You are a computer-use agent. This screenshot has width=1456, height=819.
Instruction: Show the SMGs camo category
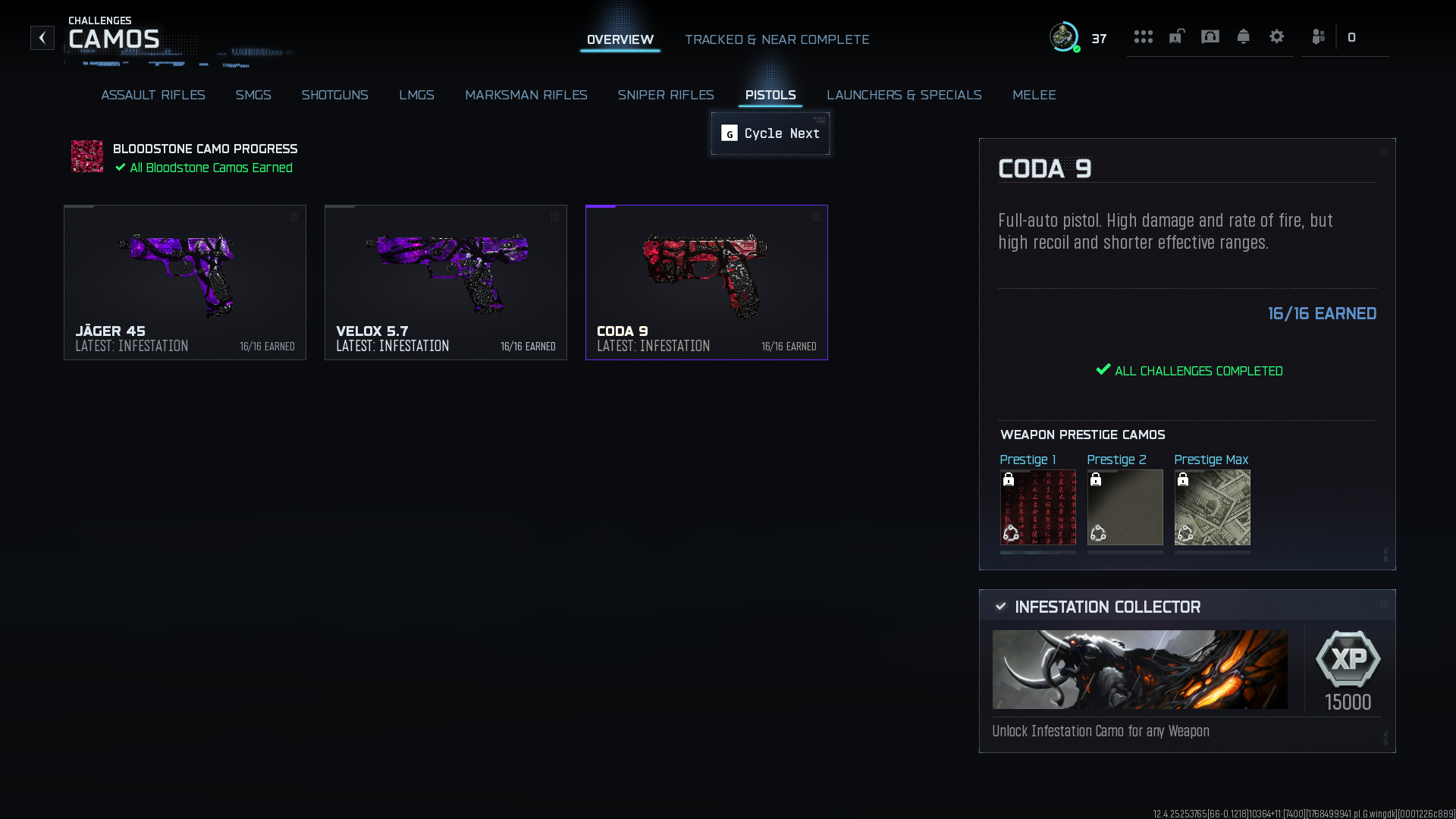(253, 95)
